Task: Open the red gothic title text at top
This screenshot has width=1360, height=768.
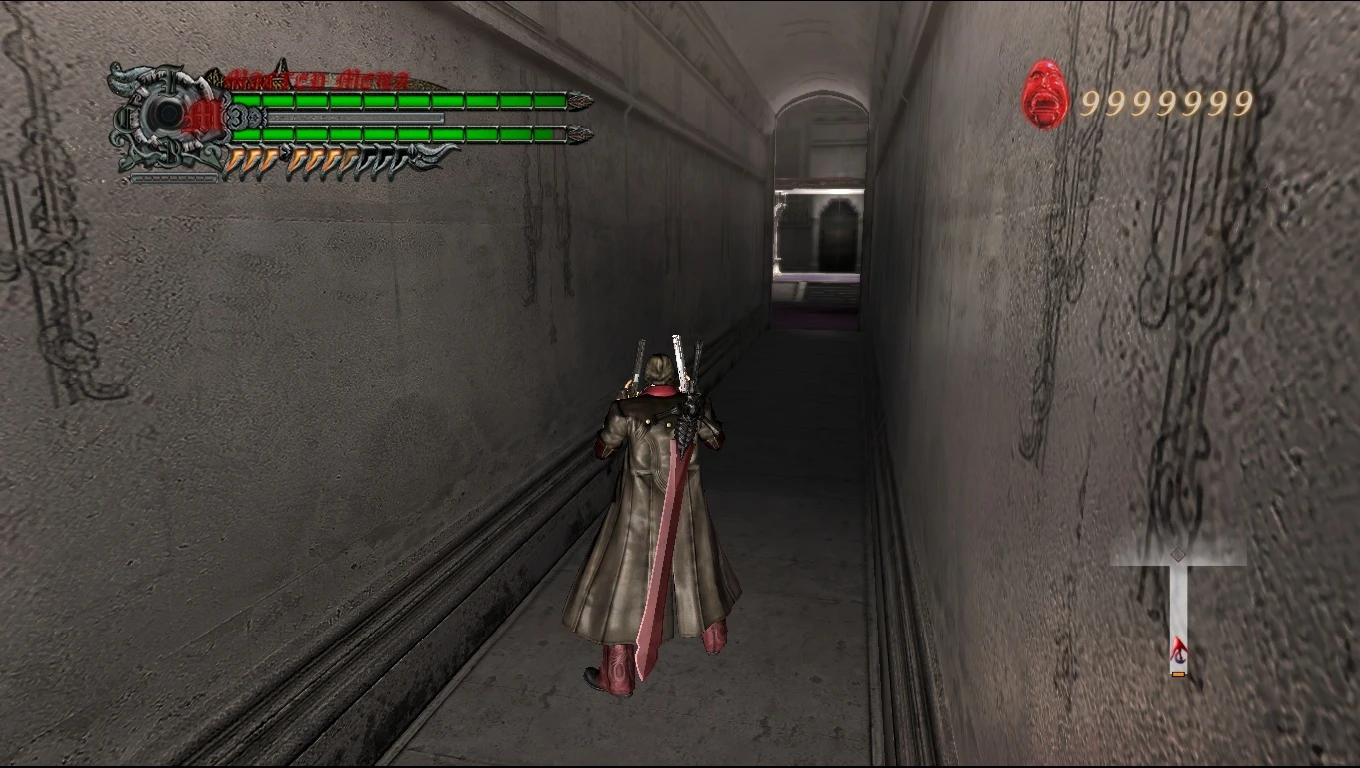Action: [x=320, y=78]
